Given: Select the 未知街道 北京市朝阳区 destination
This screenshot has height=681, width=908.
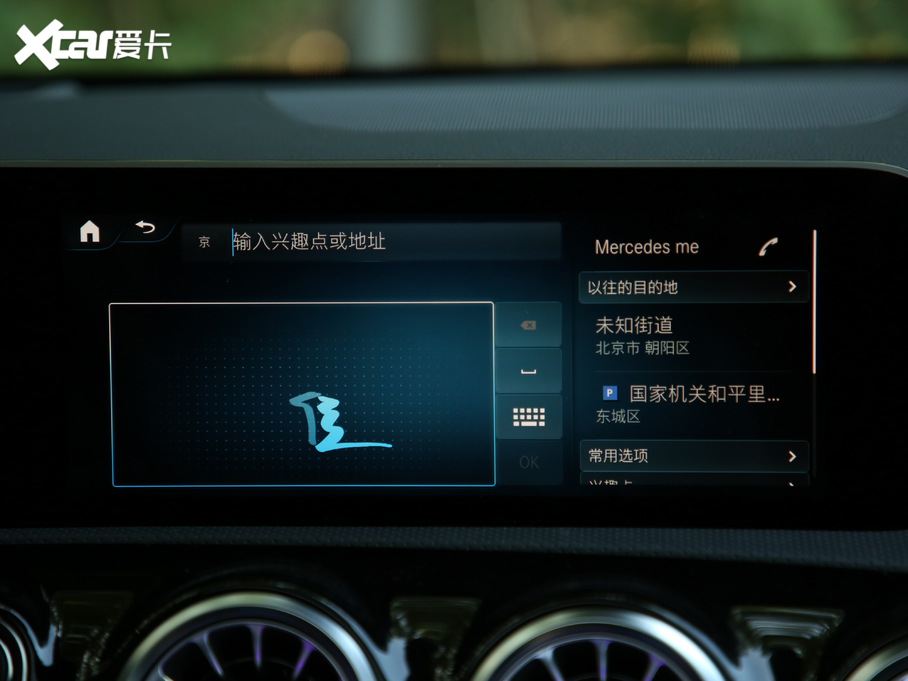Looking at the screenshot, I should pos(693,335).
